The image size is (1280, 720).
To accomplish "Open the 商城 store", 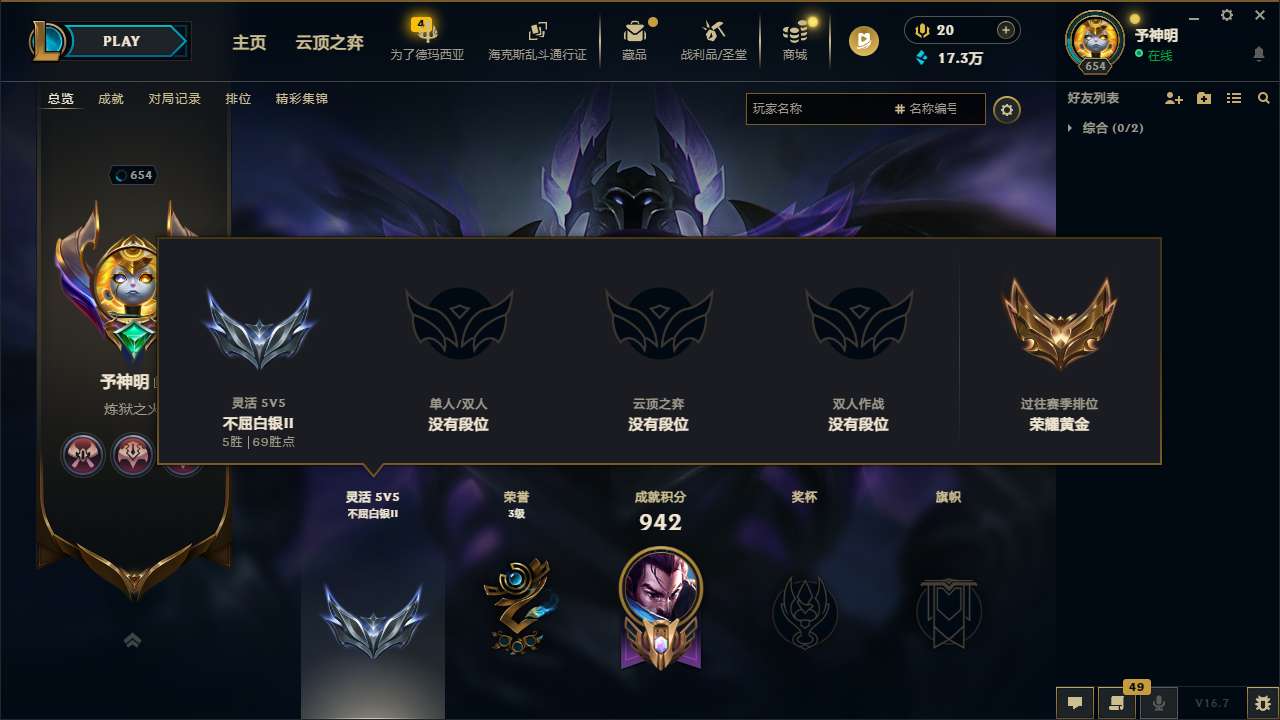I will [x=795, y=40].
